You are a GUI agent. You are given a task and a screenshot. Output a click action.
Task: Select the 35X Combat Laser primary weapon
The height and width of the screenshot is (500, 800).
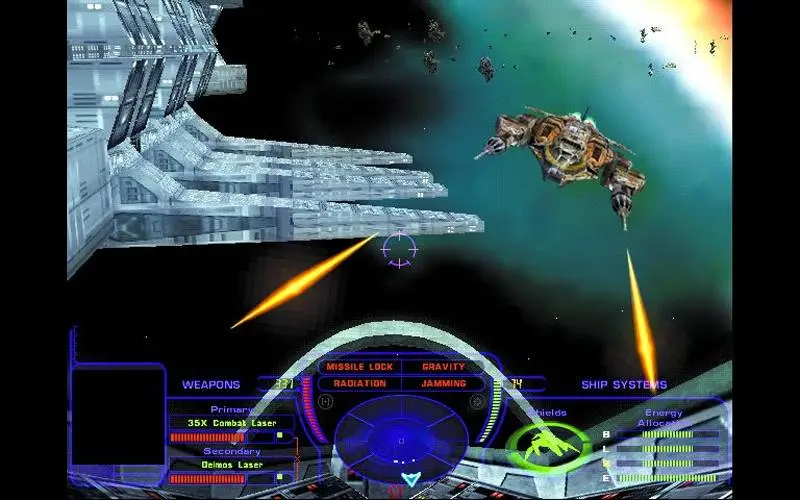click(x=230, y=422)
